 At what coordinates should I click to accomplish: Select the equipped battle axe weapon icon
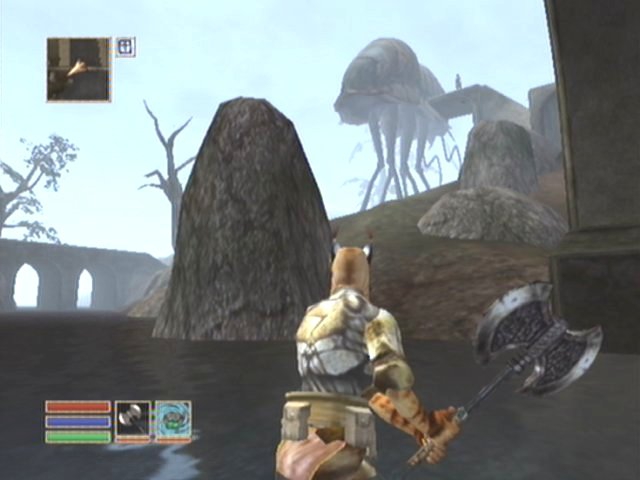[x=132, y=419]
